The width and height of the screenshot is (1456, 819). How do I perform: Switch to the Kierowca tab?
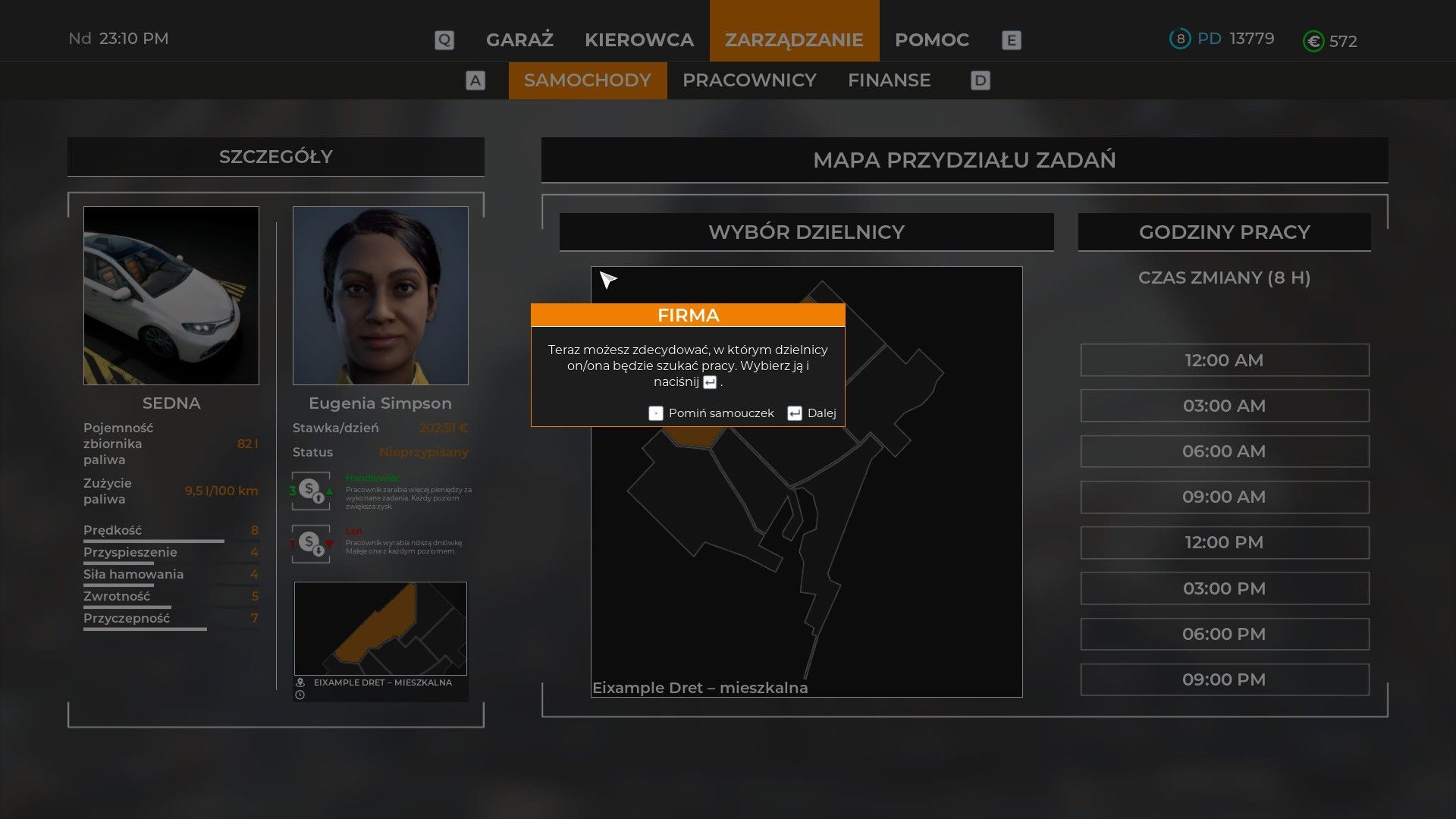(639, 39)
